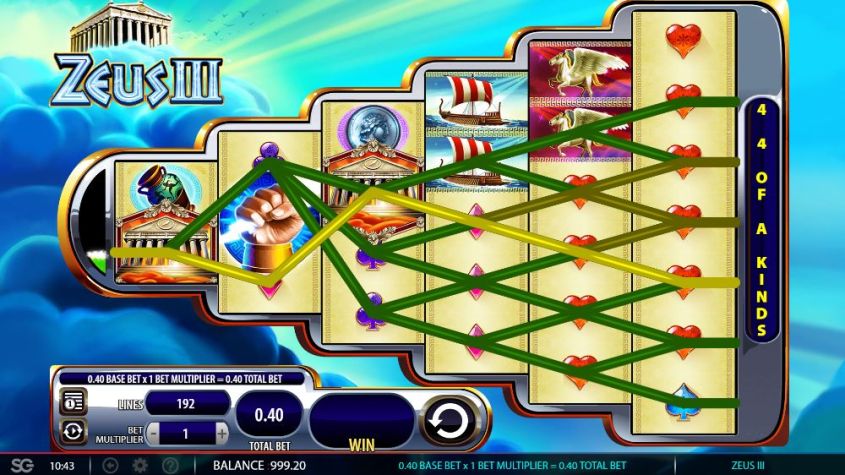Increase the bet multiplier with plus
Image resolution: width=845 pixels, height=475 pixels.
click(221, 433)
